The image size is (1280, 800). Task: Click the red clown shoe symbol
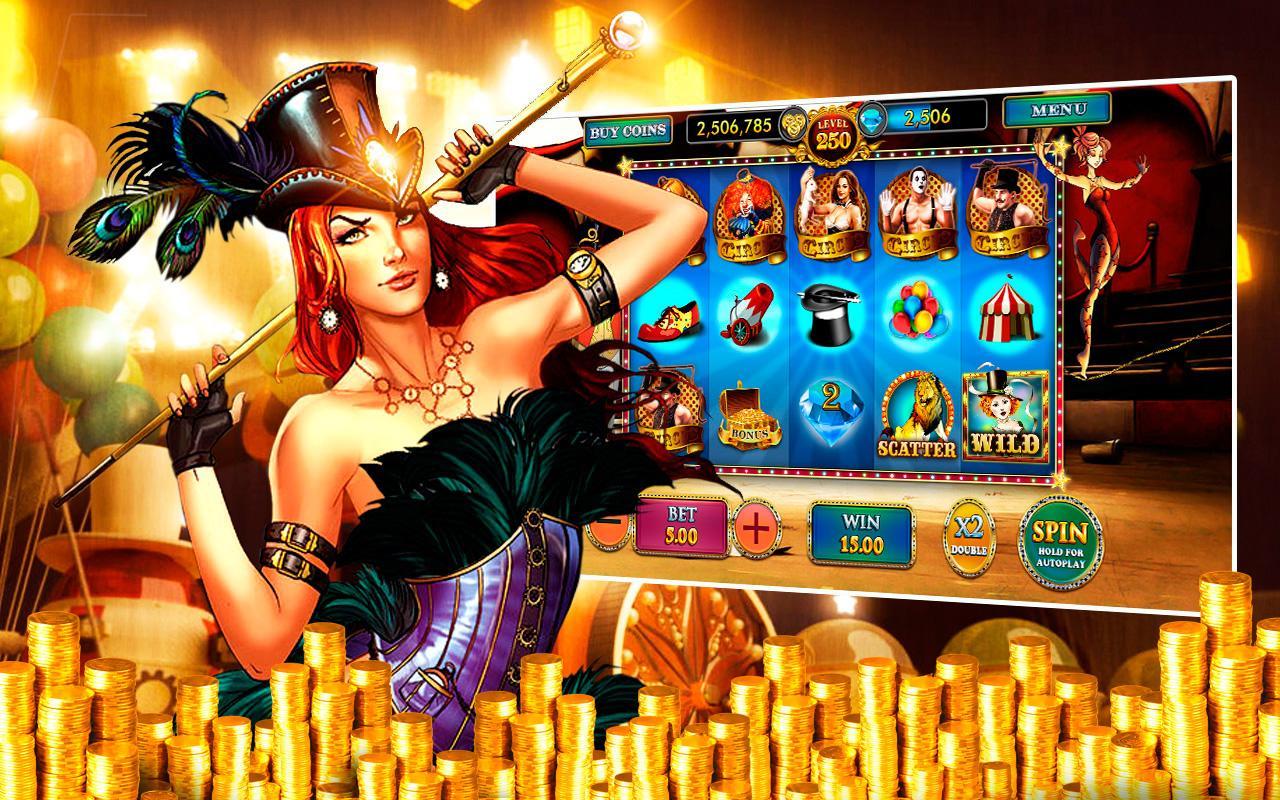[x=668, y=320]
